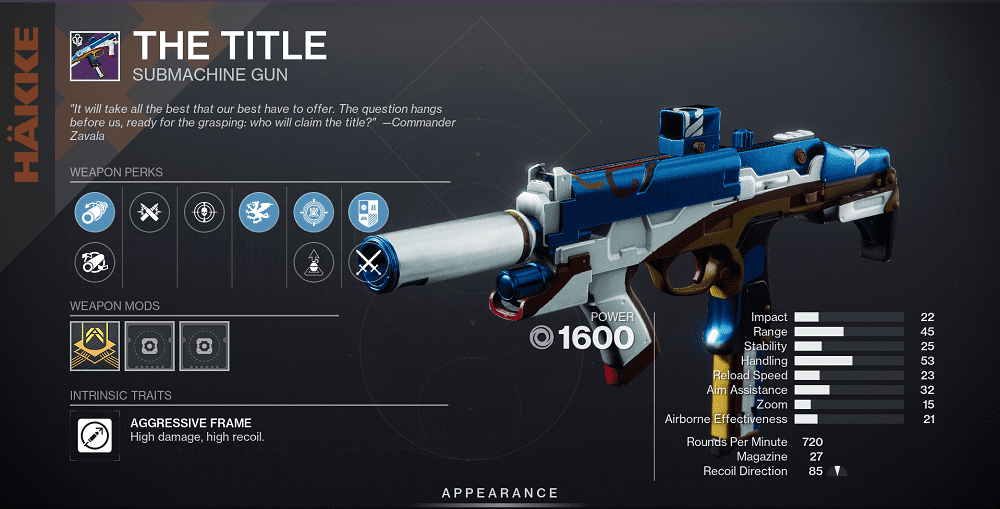Pick the skull crosshair perk

tap(204, 211)
